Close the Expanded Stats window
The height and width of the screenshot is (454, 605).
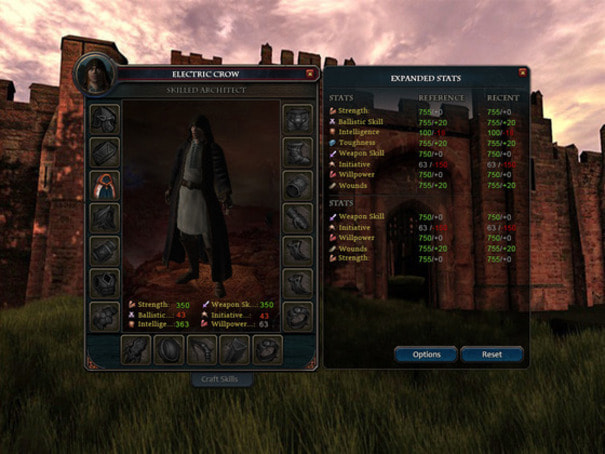pos(522,72)
